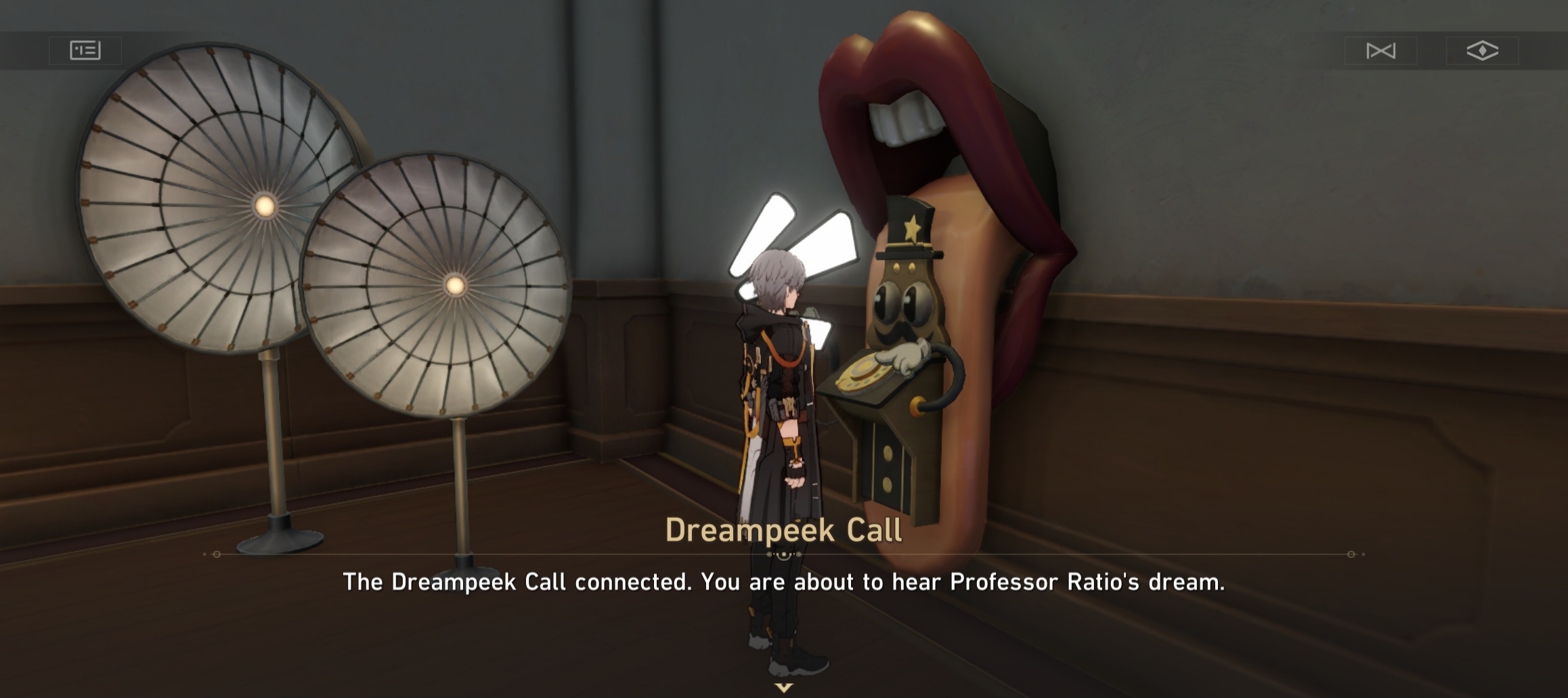This screenshot has height=698, width=1568.
Task: Toggle skip mode for this scene
Action: [1383, 49]
